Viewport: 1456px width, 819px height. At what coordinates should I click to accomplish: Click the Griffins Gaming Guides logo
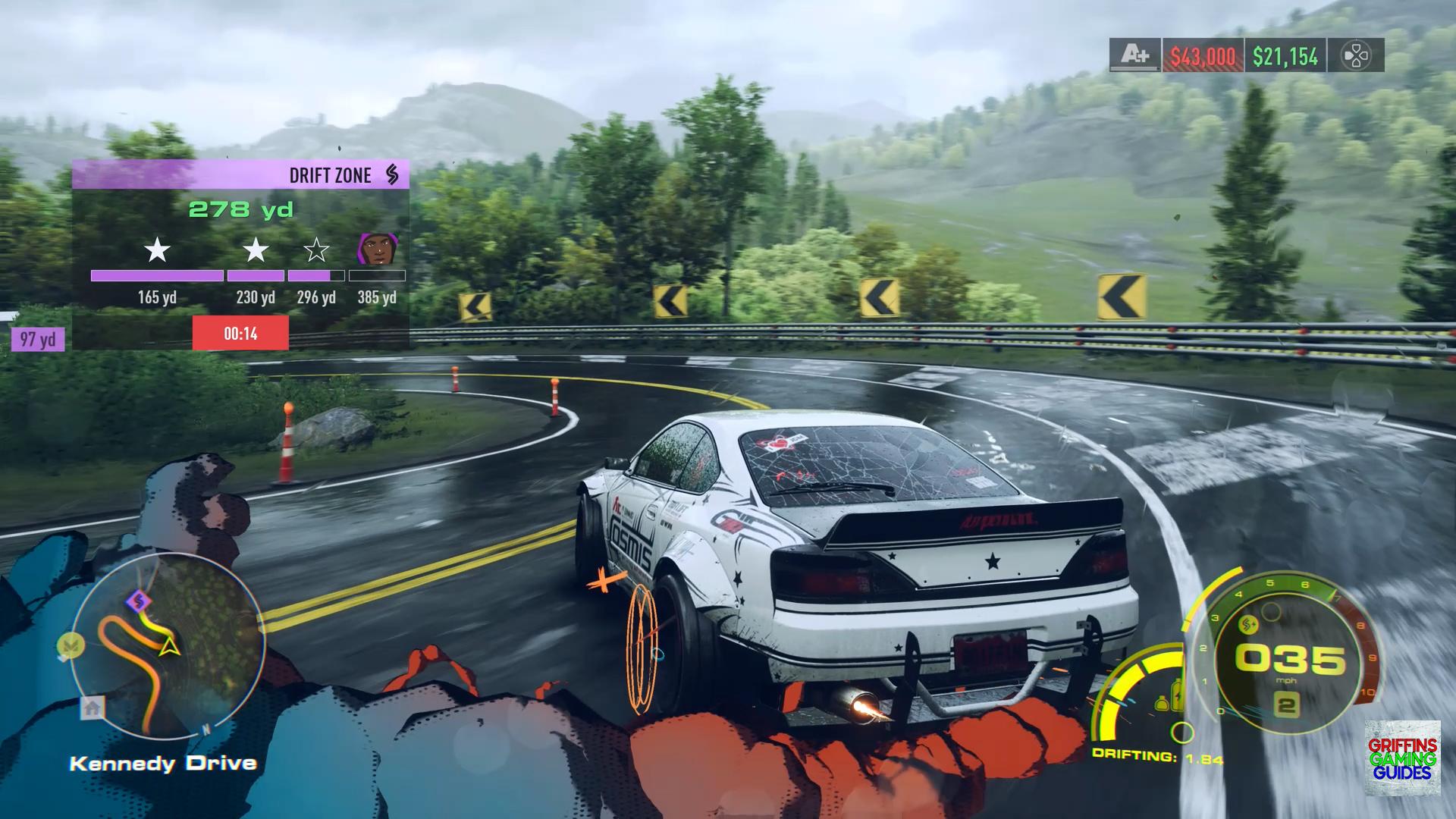pos(1402,758)
